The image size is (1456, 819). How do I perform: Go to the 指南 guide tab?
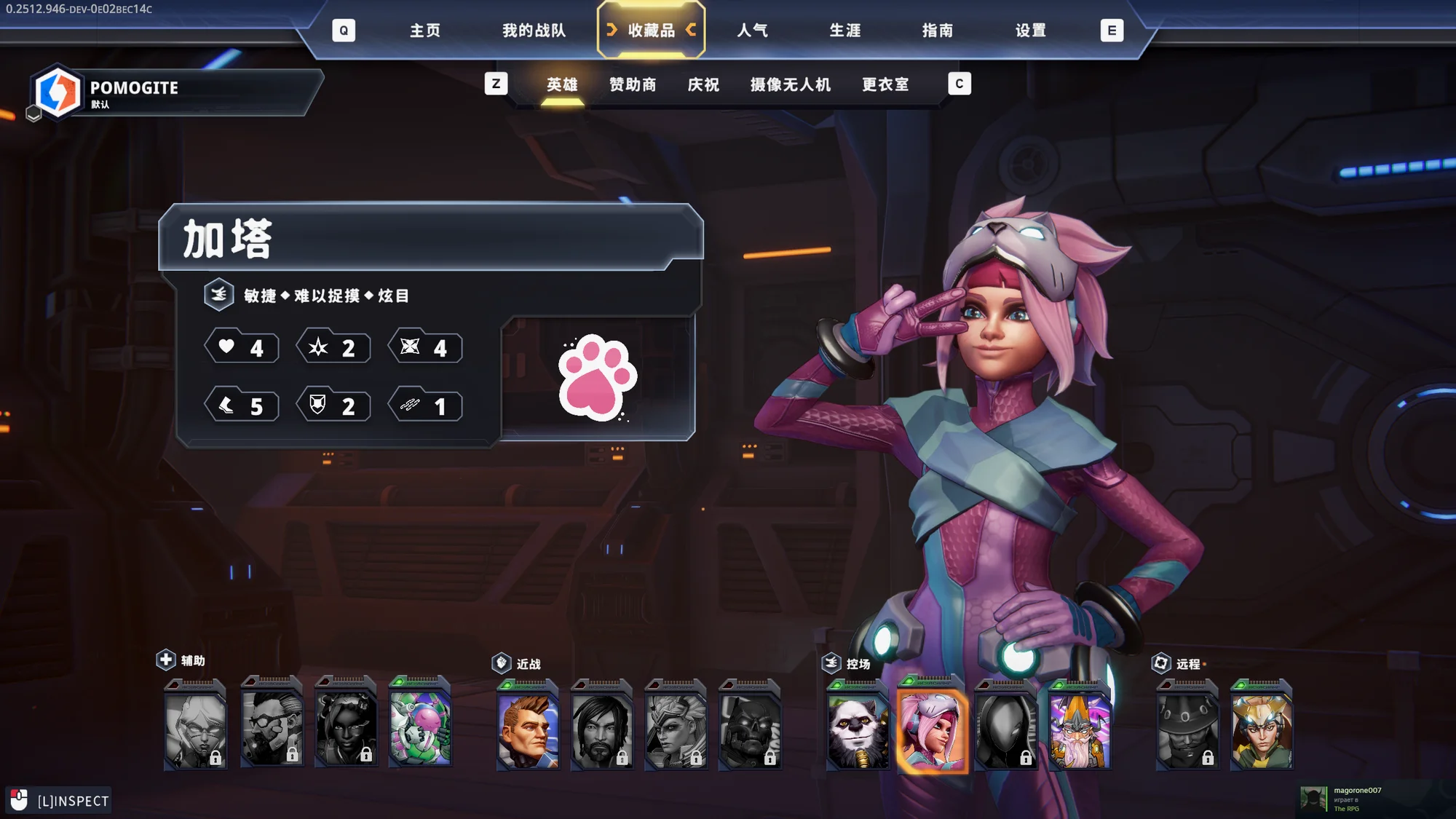[x=938, y=31]
